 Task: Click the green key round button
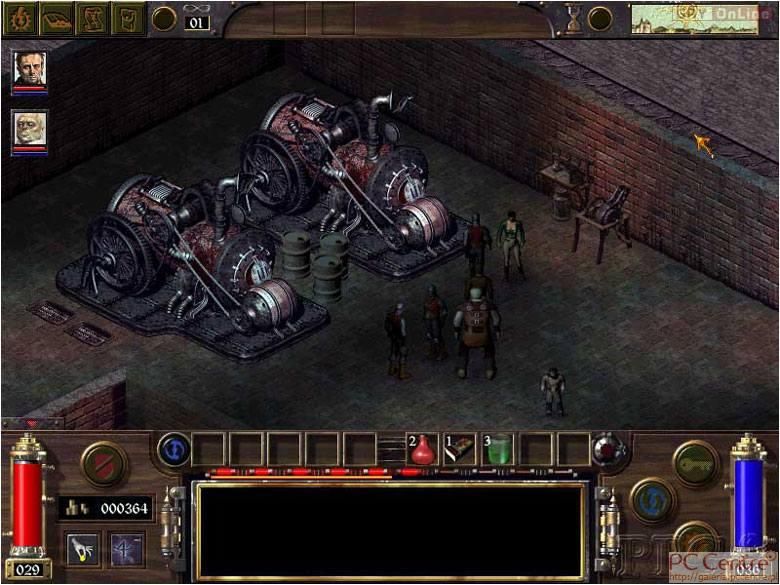[696, 462]
